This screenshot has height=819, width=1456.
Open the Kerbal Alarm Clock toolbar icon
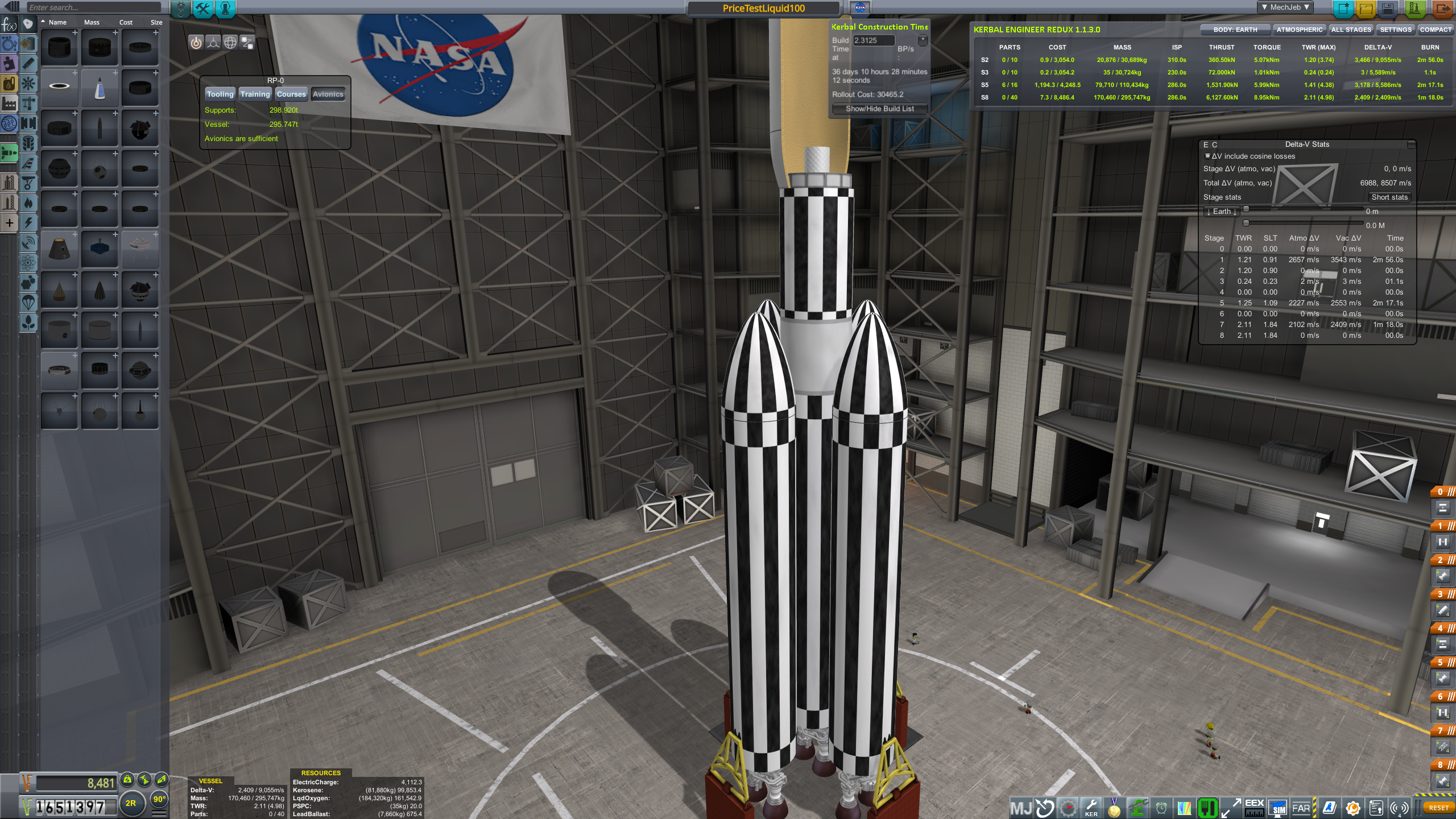[1161, 809]
